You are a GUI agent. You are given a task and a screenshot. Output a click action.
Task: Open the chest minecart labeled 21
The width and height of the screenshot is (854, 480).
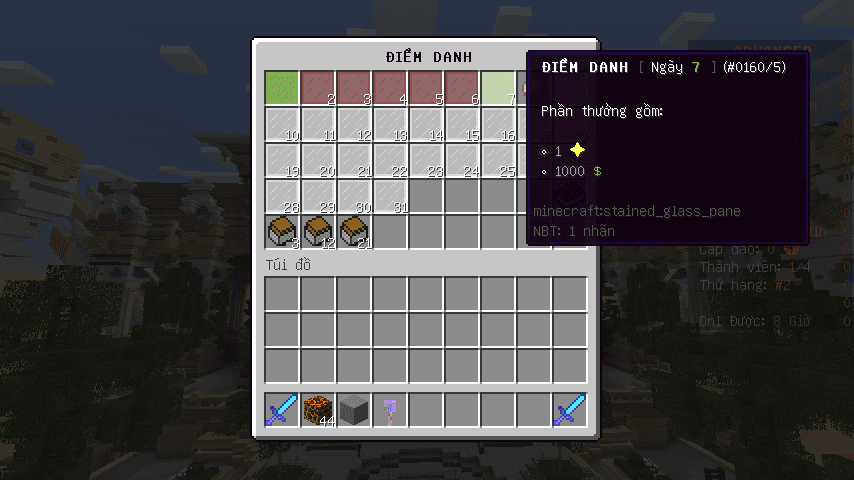pos(354,232)
